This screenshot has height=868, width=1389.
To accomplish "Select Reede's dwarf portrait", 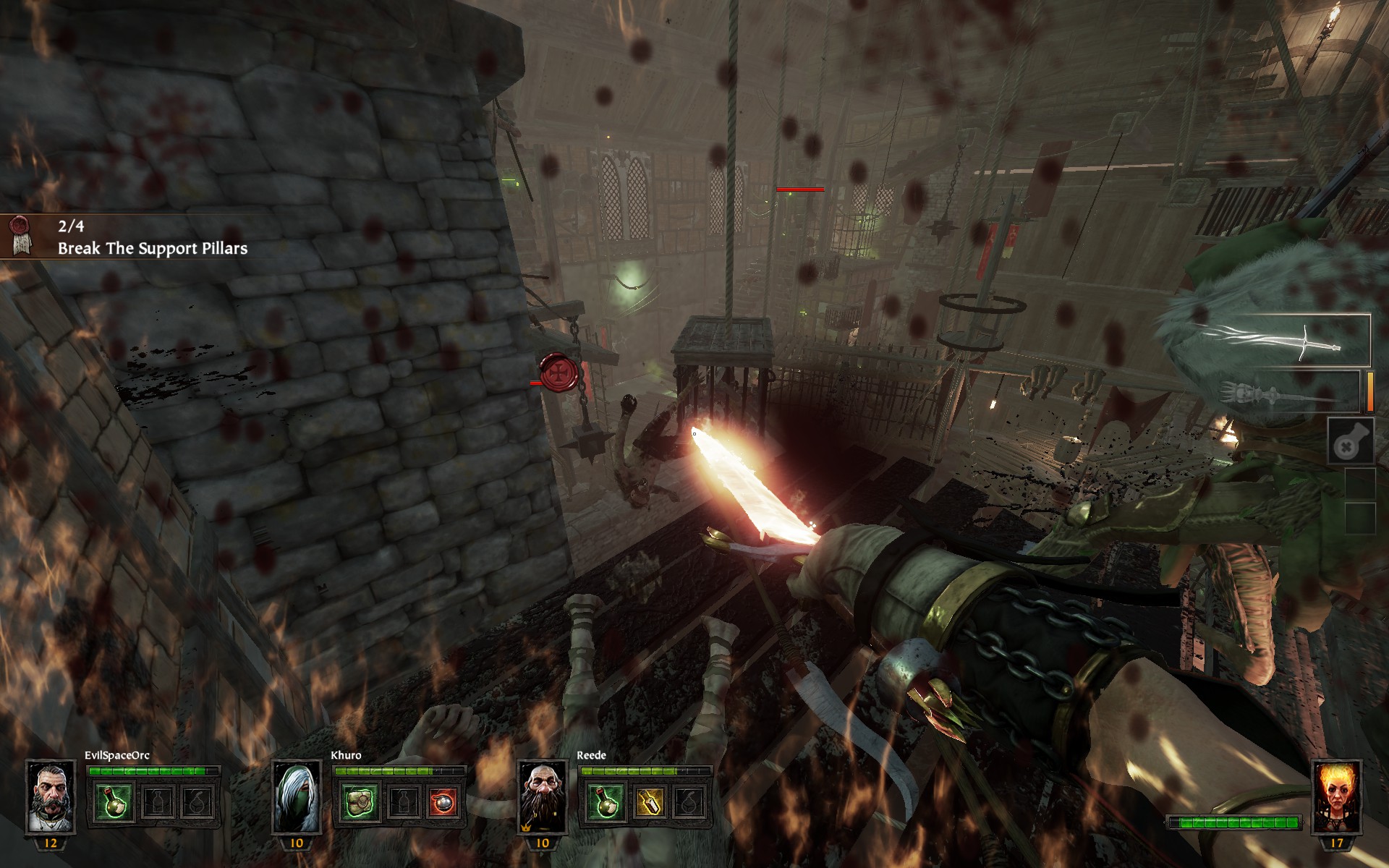I will pyautogui.click(x=543, y=797).
